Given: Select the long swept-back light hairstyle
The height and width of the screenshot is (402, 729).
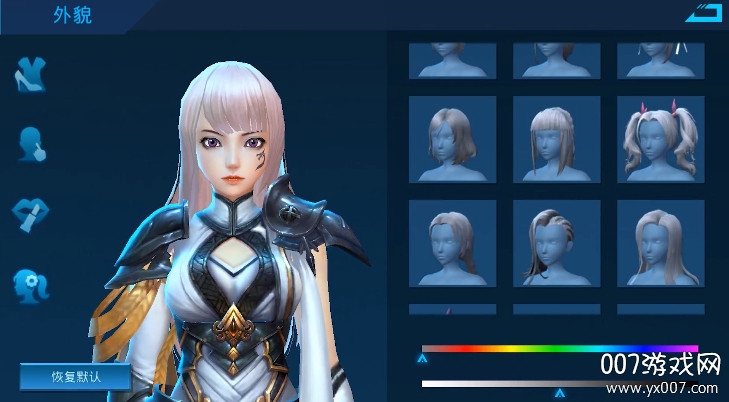Looking at the screenshot, I should pos(660,243).
